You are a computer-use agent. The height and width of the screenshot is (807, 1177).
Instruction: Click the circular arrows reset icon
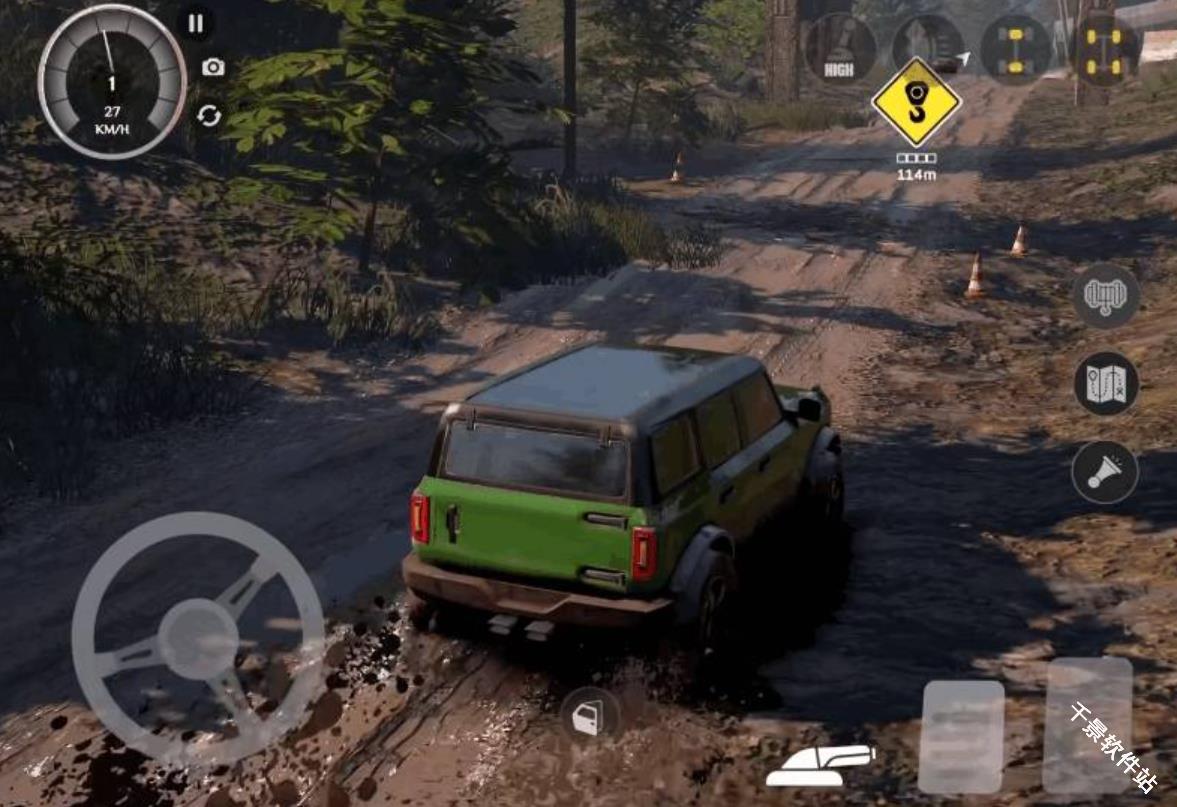(x=209, y=116)
